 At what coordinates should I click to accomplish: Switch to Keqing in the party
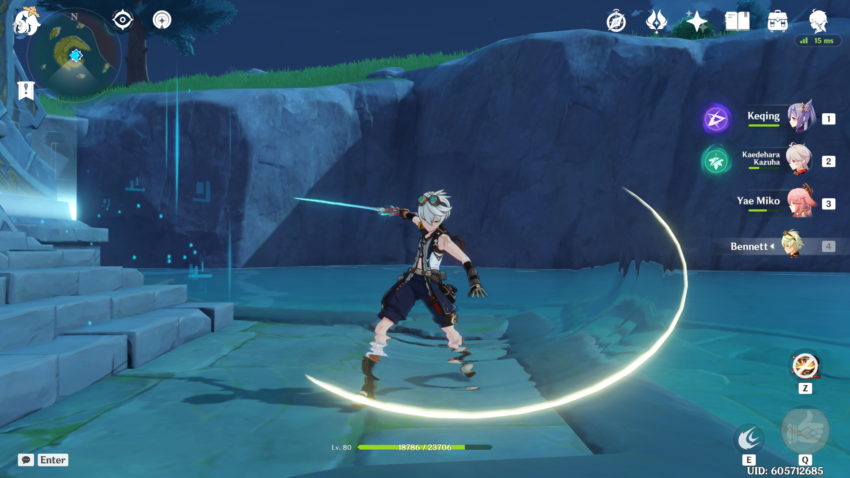(x=800, y=118)
